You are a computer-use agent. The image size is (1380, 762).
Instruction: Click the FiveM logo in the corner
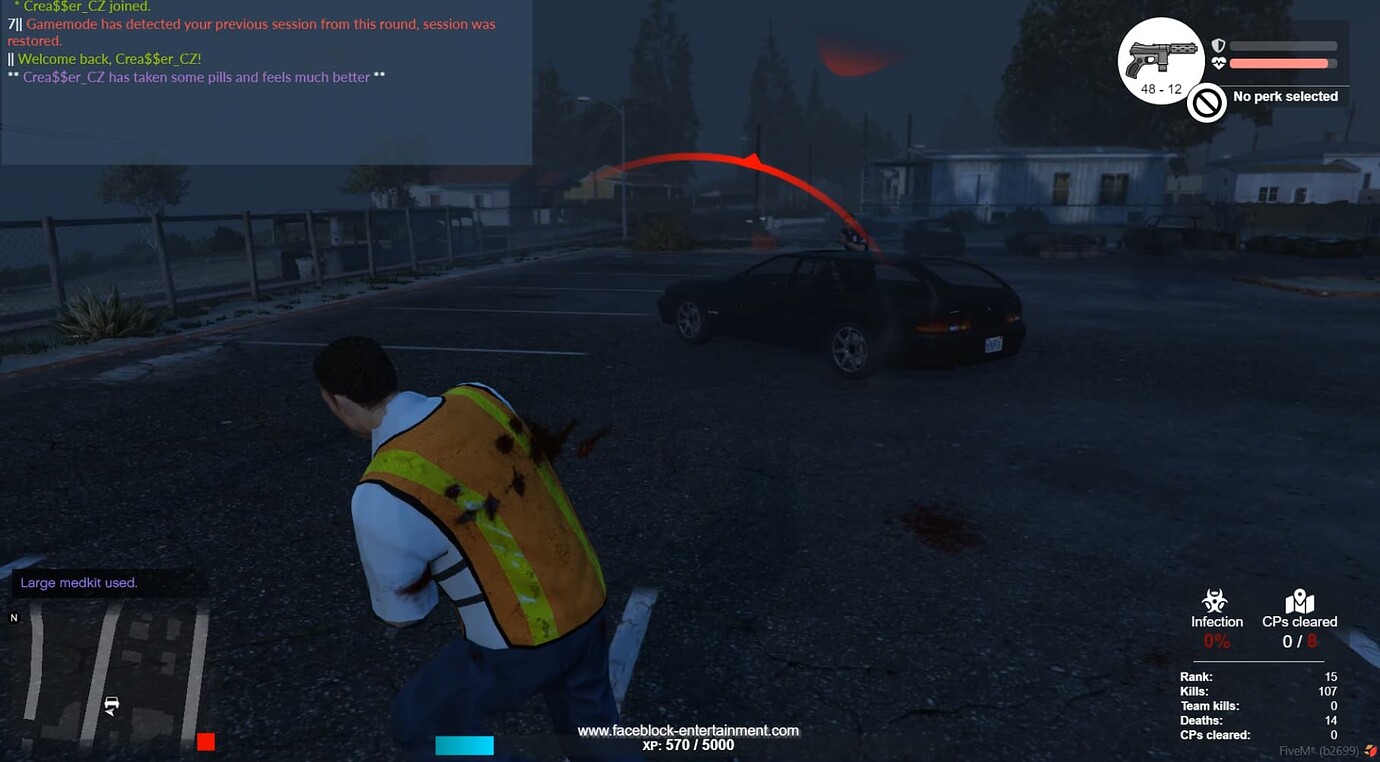[1367, 748]
